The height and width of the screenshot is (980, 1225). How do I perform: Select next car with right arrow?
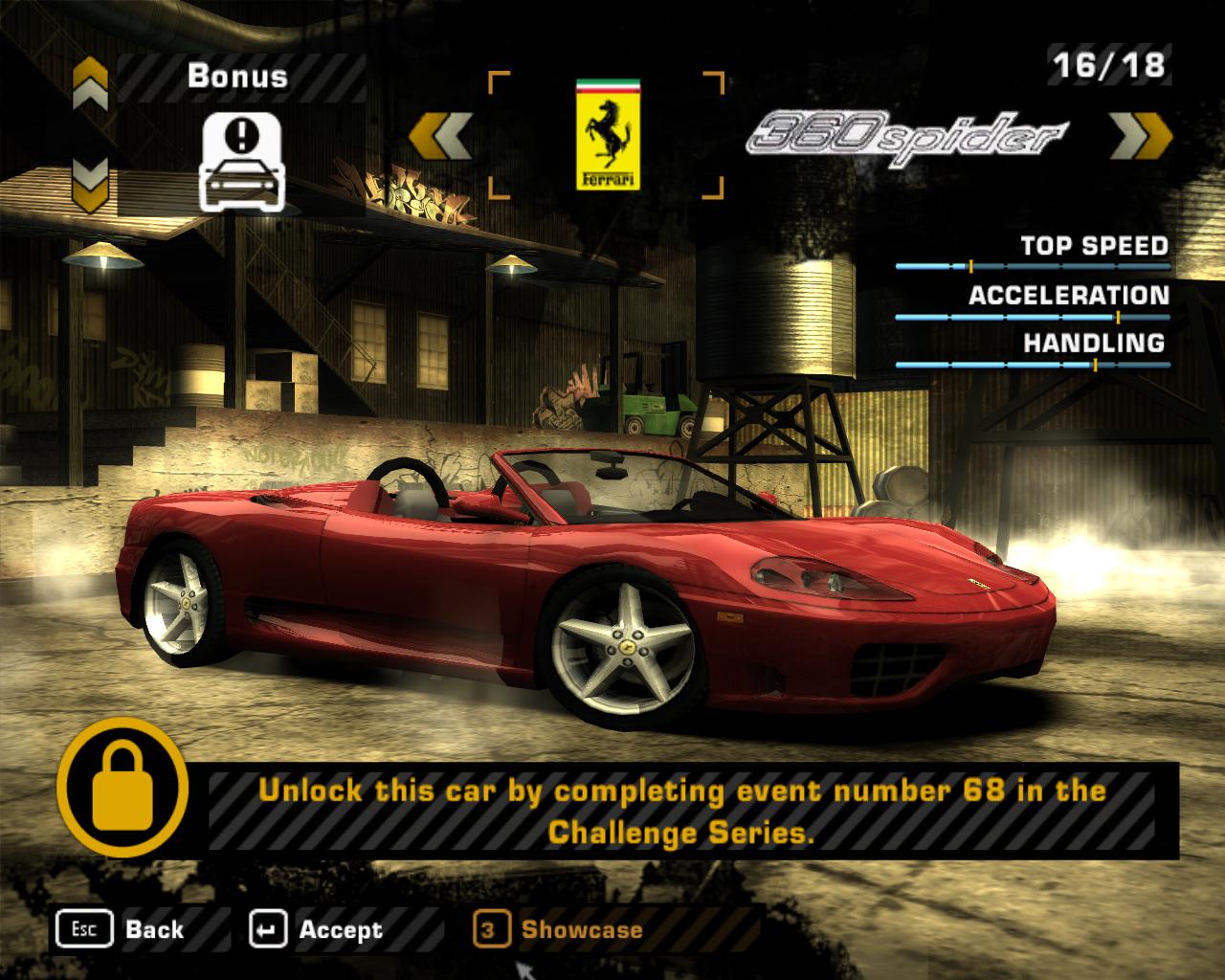pyautogui.click(x=1141, y=136)
